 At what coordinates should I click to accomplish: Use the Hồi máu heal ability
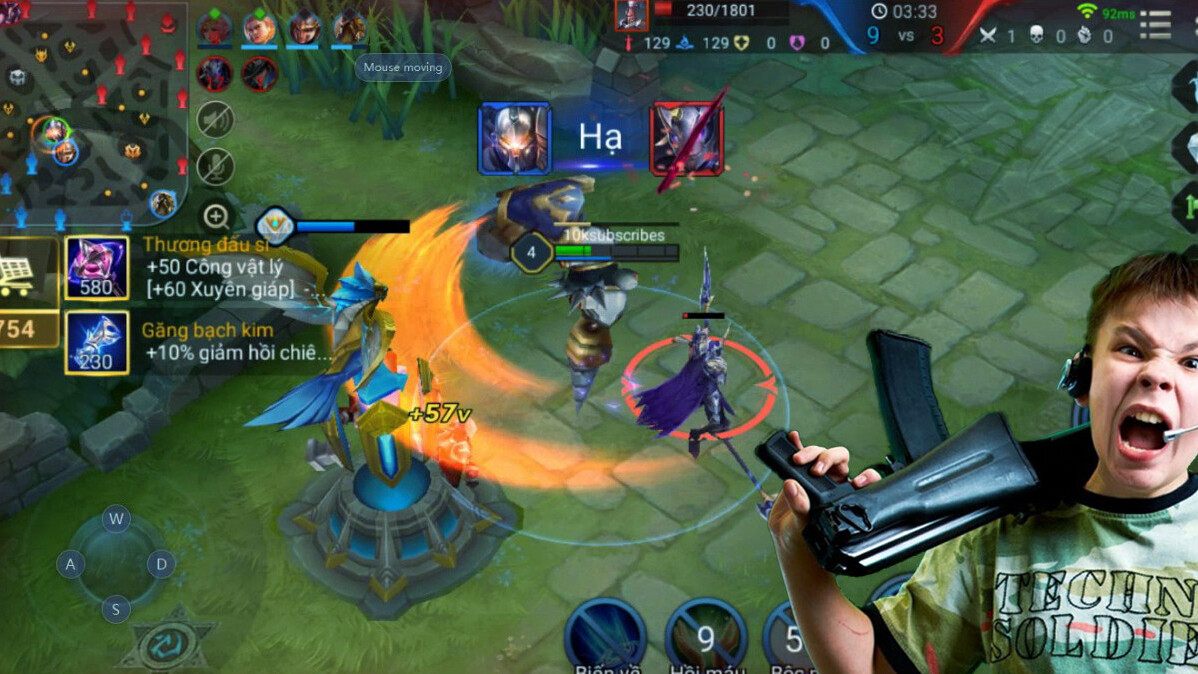click(x=706, y=637)
